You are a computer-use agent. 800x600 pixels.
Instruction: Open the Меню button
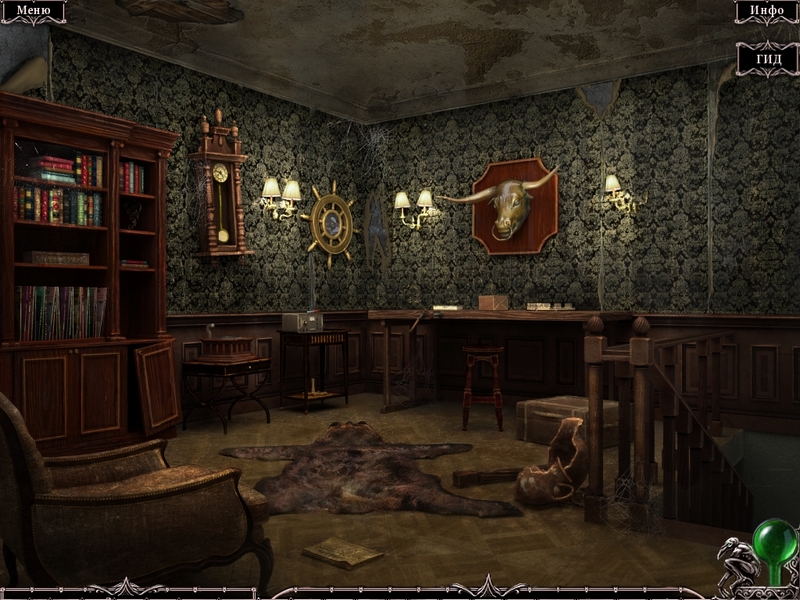(x=32, y=11)
